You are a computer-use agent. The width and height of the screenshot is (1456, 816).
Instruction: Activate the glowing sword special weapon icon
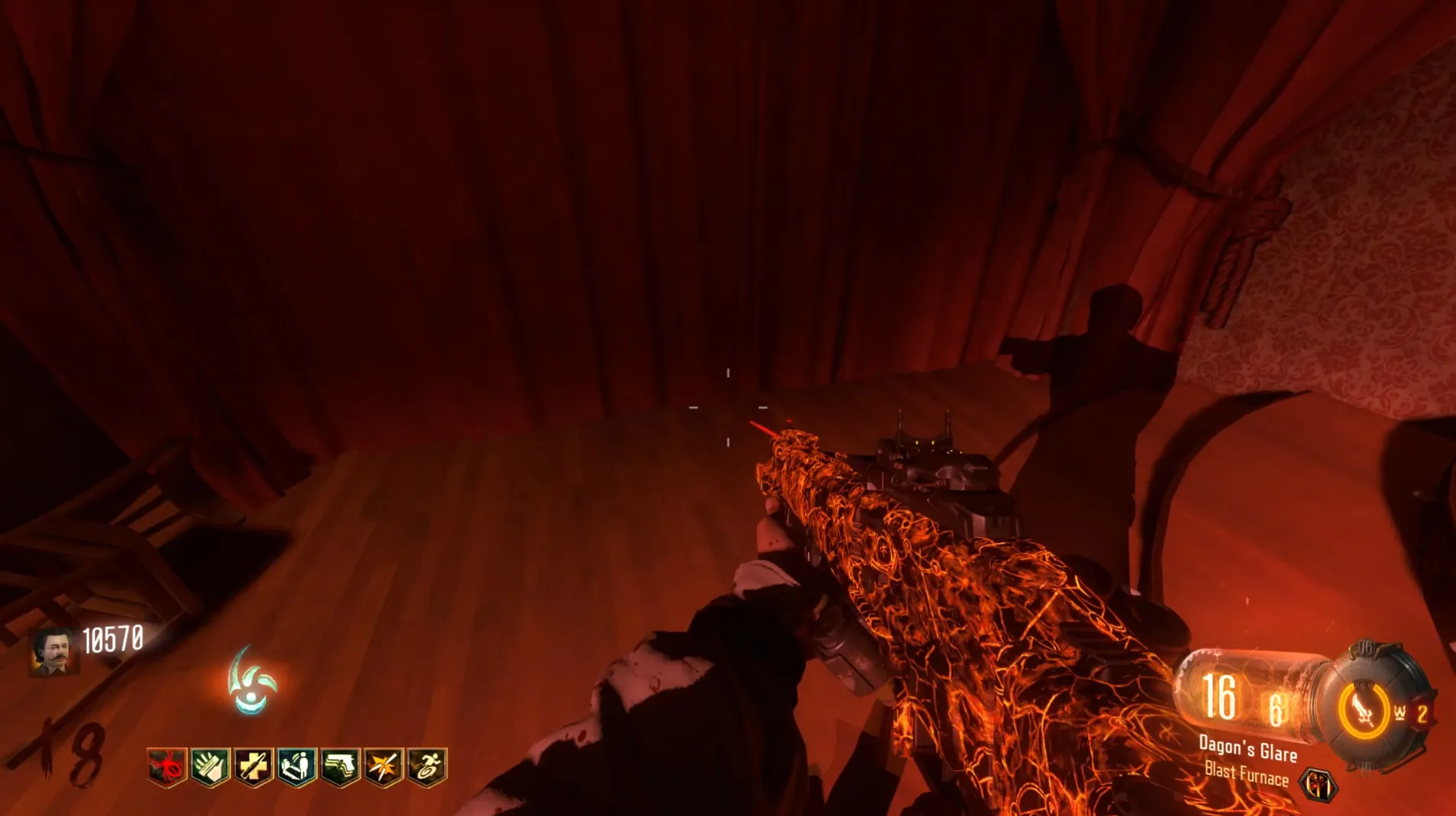tap(1364, 711)
